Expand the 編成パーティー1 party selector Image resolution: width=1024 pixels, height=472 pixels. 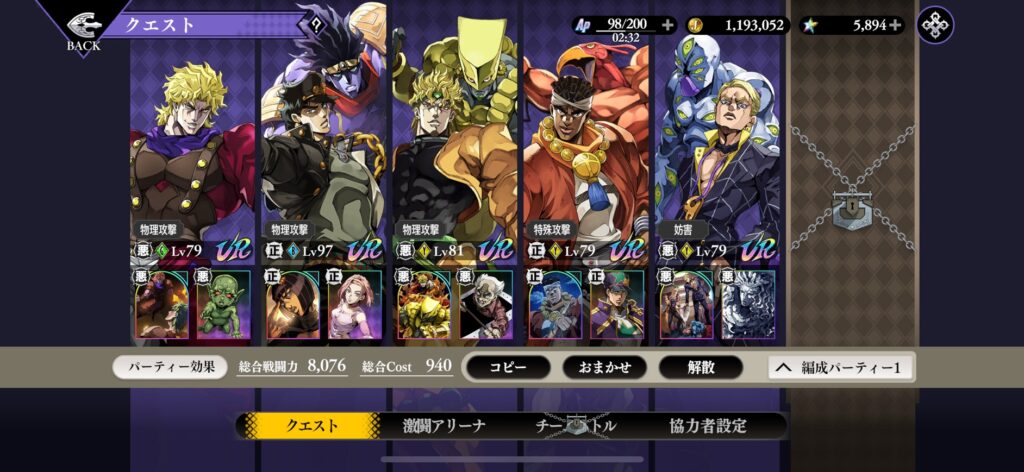click(840, 367)
